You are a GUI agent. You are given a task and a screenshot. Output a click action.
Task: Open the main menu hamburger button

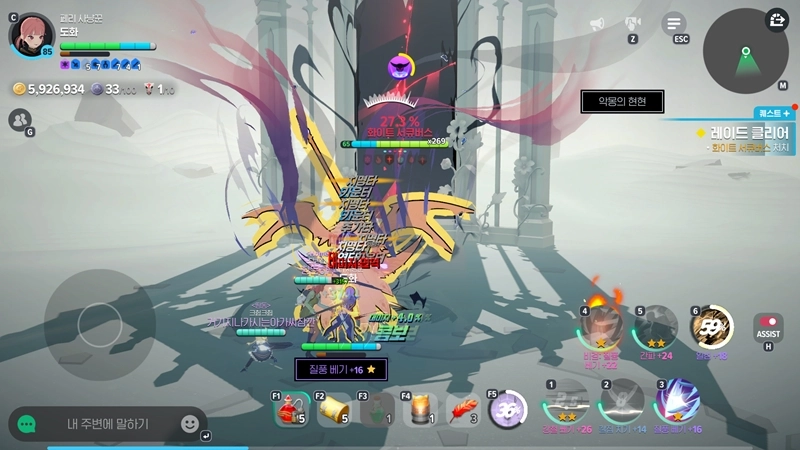675,23
